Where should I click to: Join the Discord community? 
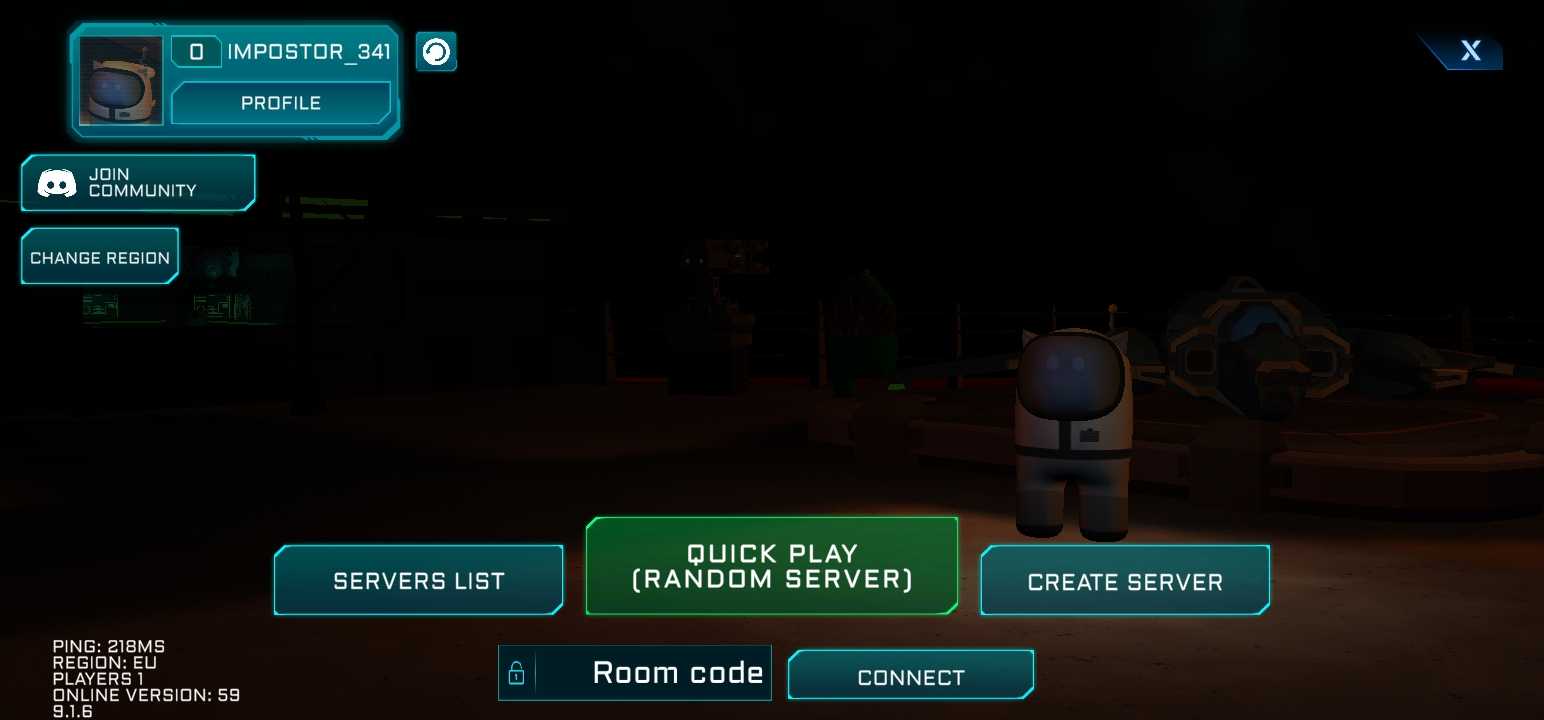(x=138, y=182)
